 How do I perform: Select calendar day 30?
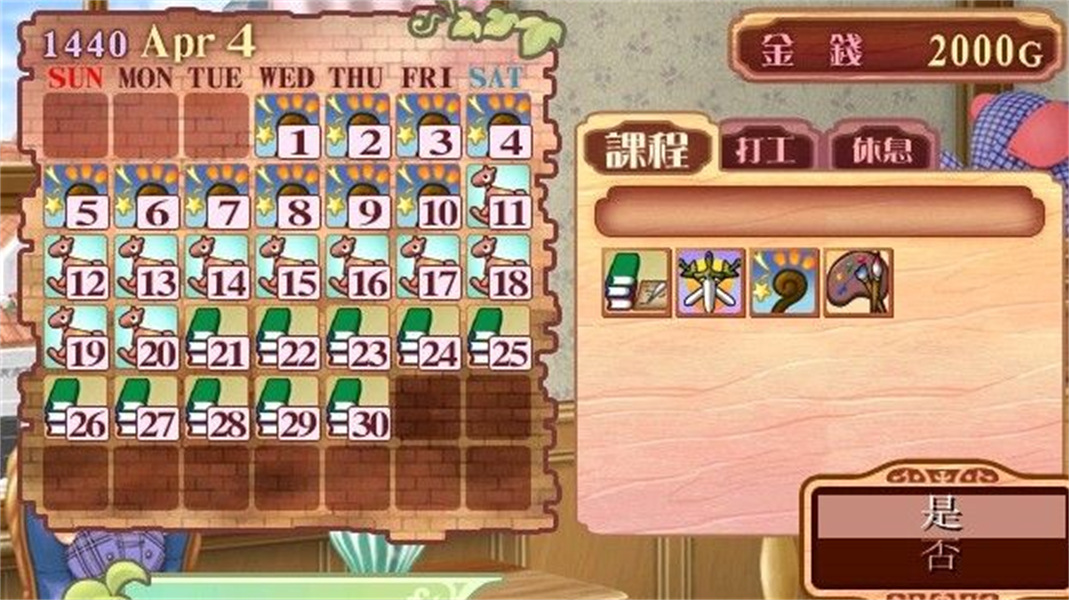tap(357, 408)
